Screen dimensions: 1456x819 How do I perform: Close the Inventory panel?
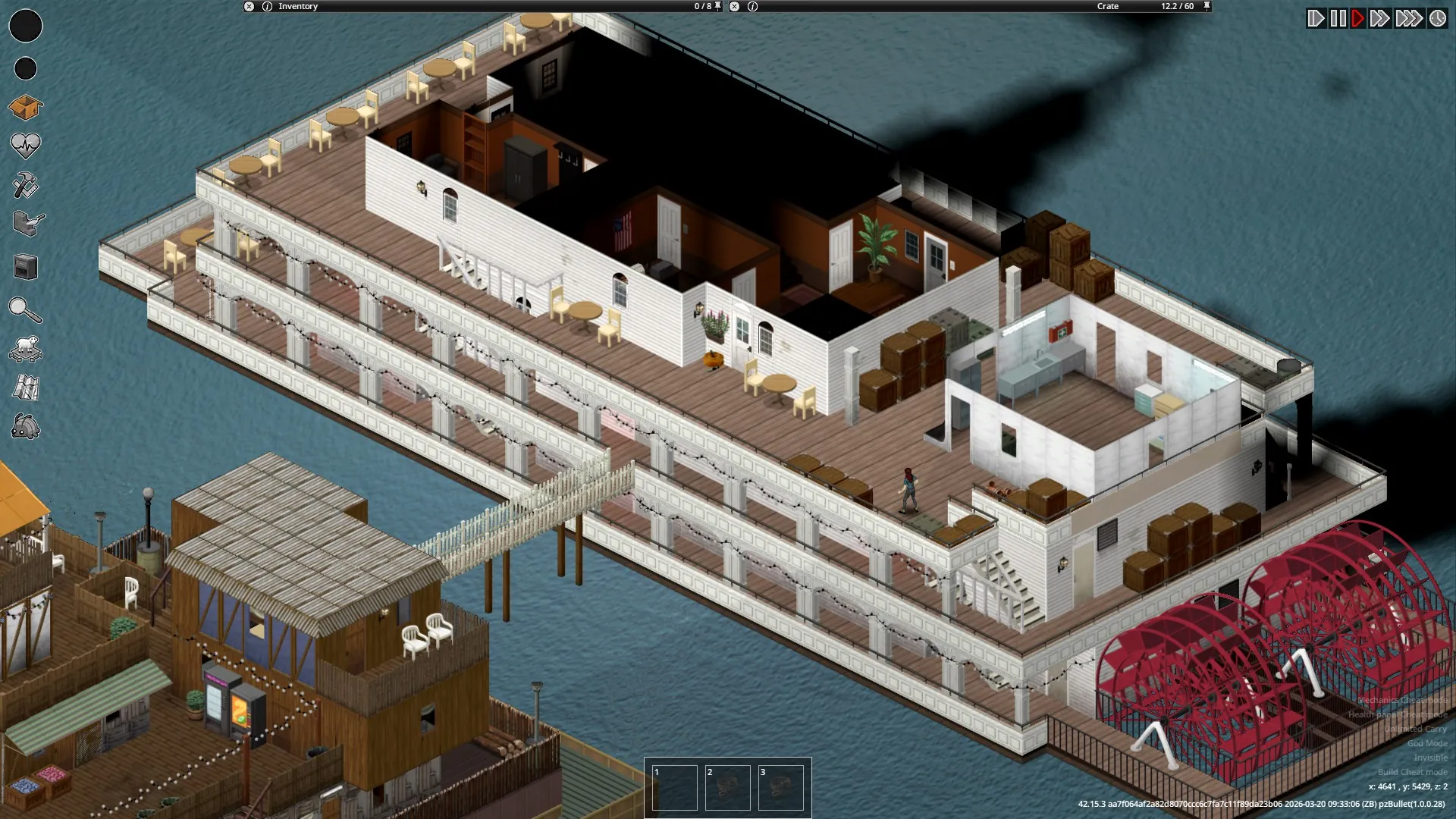[x=249, y=6]
